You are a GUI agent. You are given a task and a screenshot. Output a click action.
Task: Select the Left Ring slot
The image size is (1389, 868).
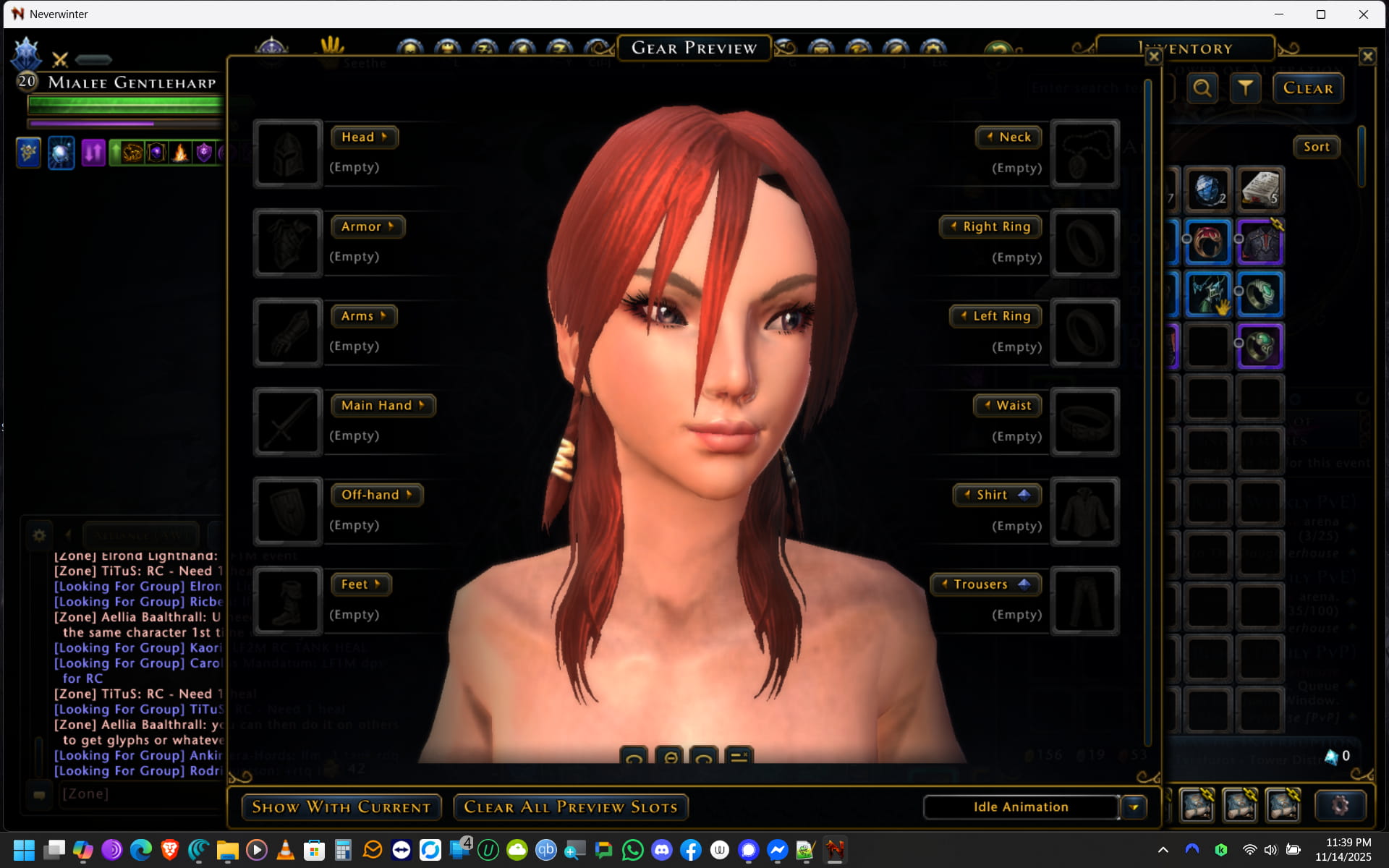point(995,316)
